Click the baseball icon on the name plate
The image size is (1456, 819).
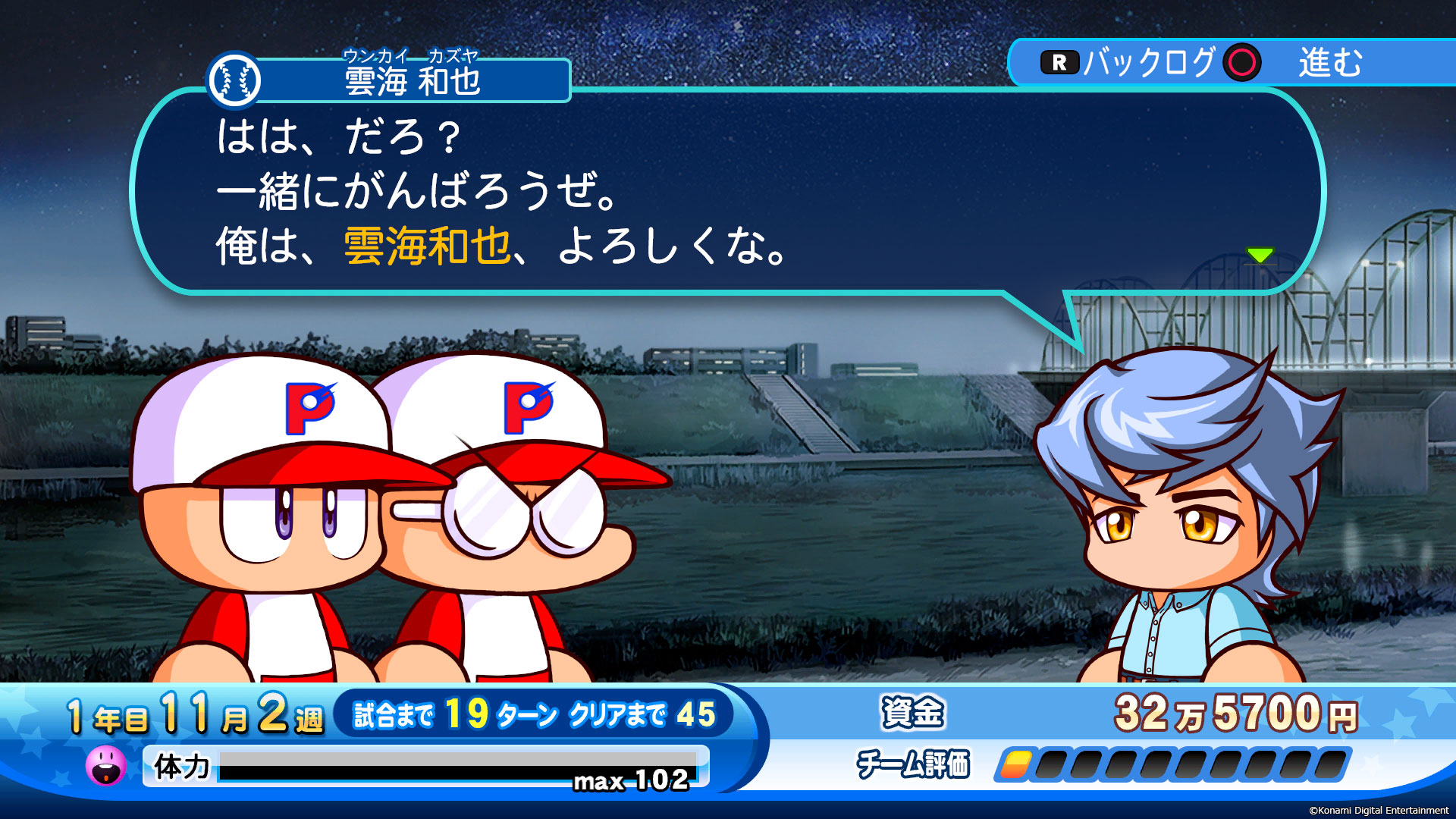pyautogui.click(x=236, y=77)
